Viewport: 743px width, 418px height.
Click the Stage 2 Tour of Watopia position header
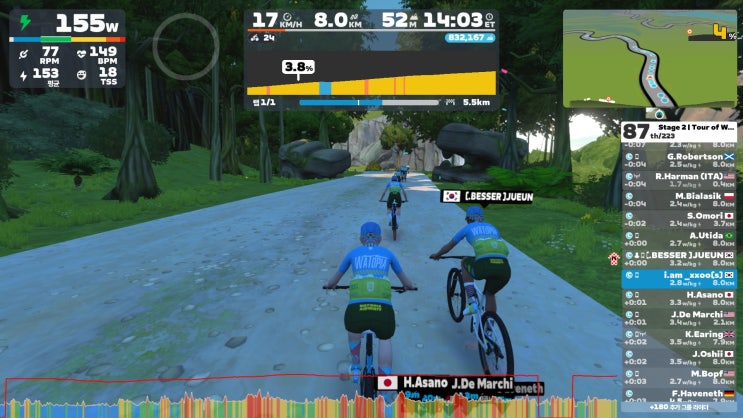click(680, 131)
